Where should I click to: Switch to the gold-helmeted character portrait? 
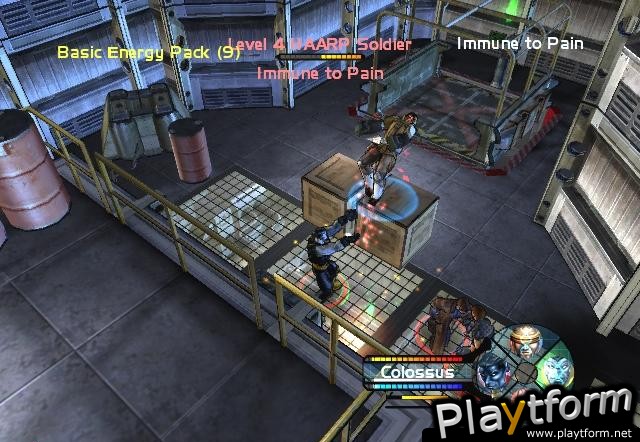(x=524, y=346)
